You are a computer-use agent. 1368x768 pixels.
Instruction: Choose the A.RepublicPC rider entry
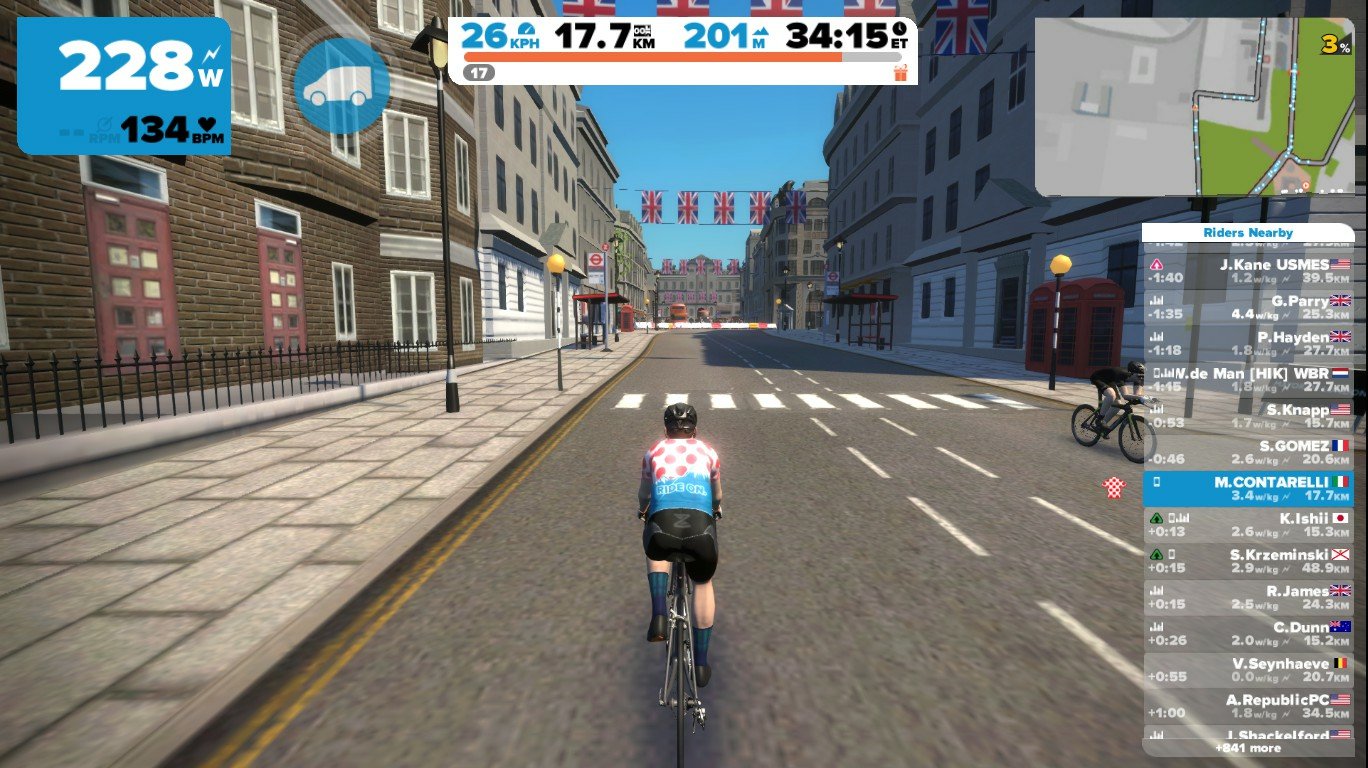click(1248, 706)
